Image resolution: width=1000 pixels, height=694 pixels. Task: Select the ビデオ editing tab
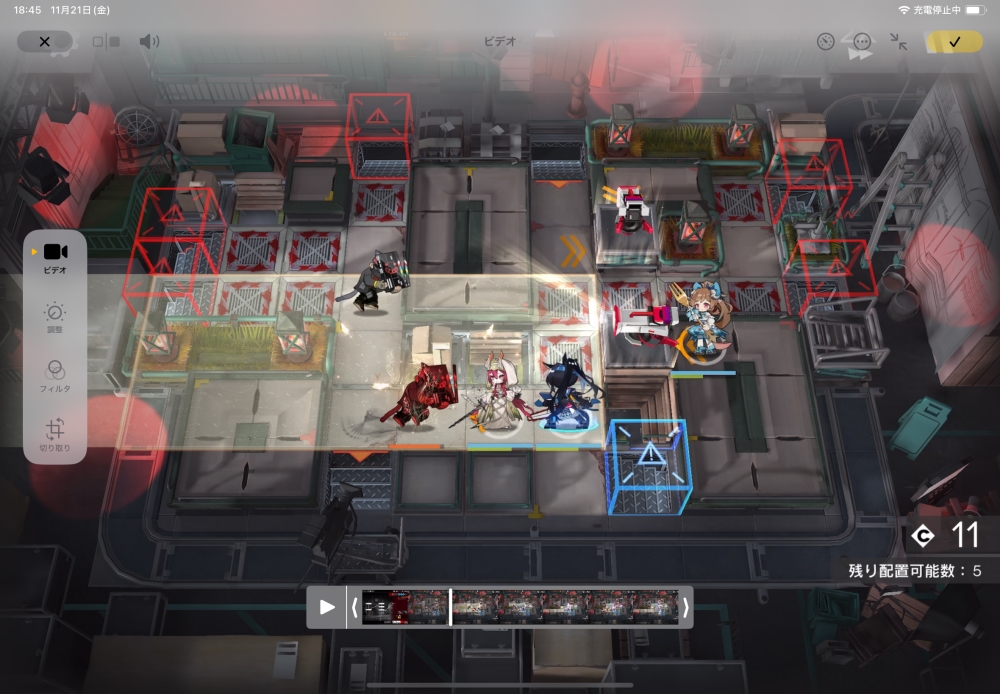point(55,257)
